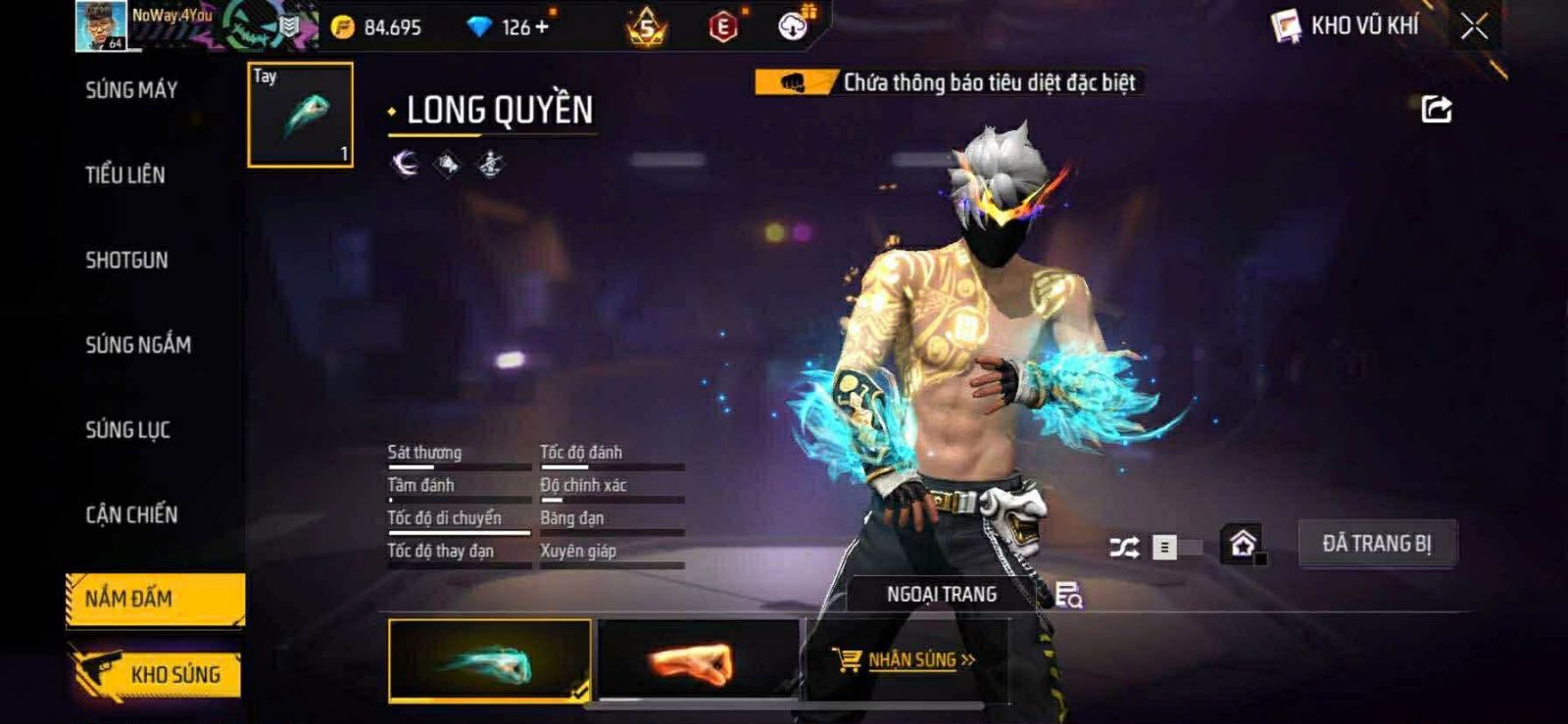This screenshot has width=1568, height=724.
Task: Open the cloud download icon
Action: tap(793, 26)
